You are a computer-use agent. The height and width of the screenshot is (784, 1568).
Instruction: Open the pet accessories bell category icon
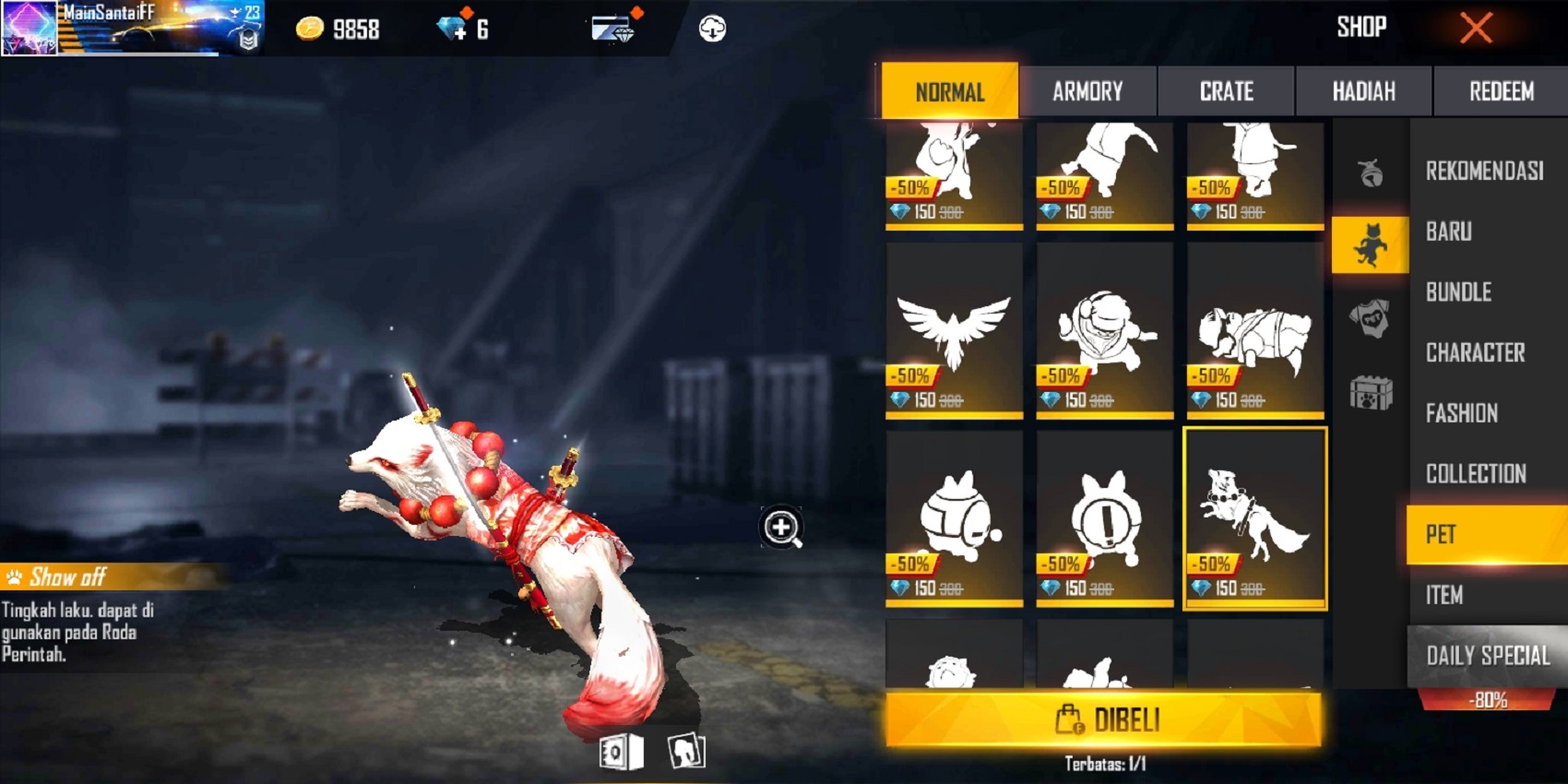pyautogui.click(x=1370, y=171)
